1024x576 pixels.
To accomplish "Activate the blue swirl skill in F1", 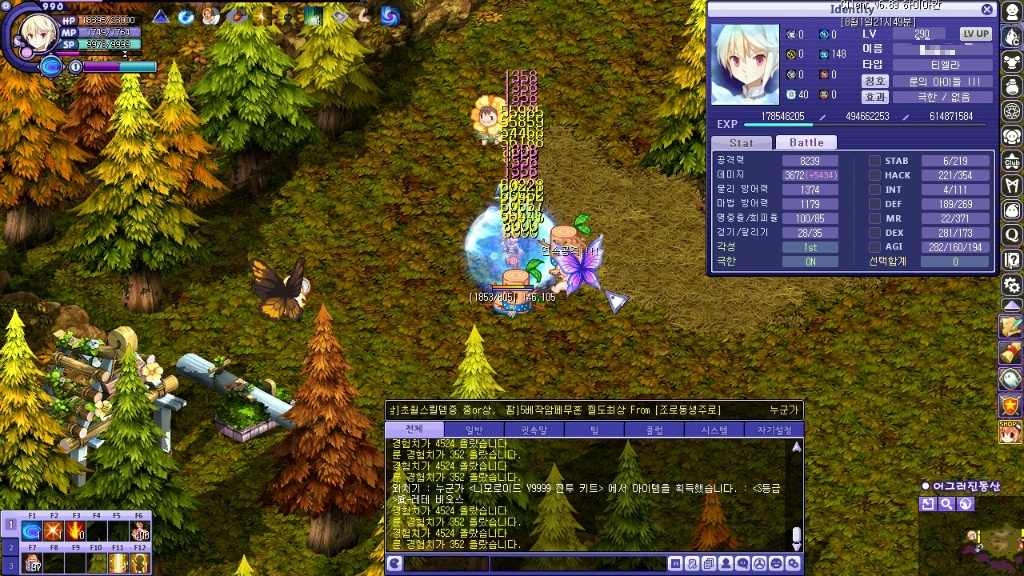I will tap(32, 531).
